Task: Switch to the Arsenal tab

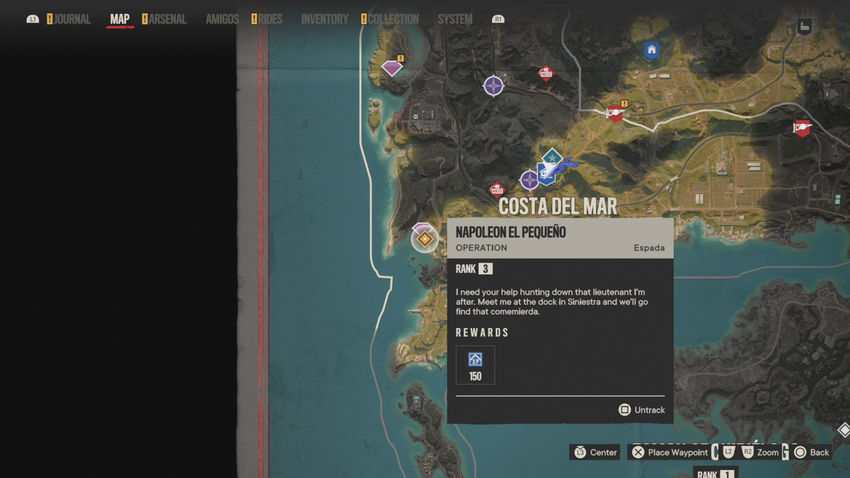Action: (x=167, y=19)
